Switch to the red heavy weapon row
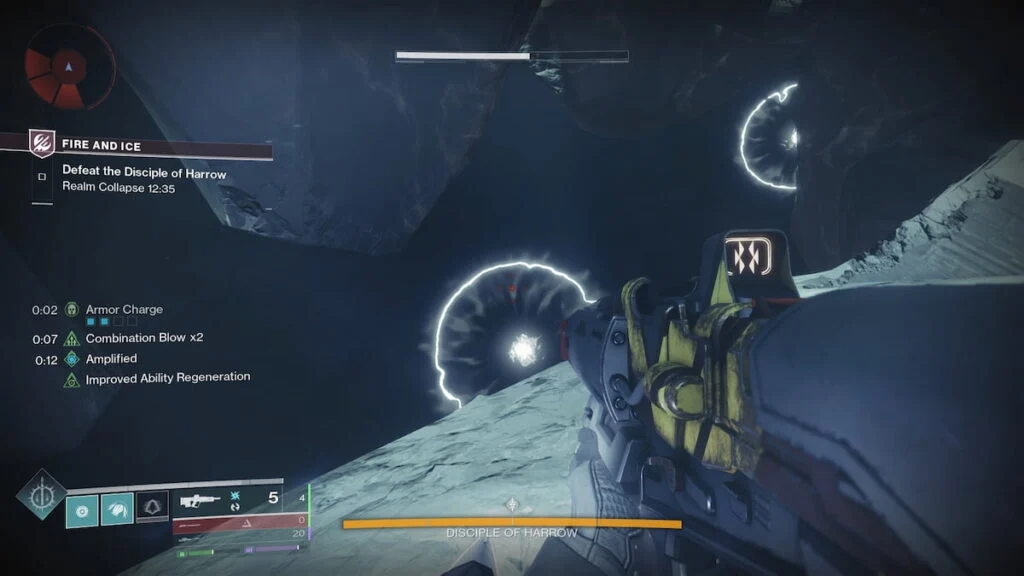This screenshot has width=1024, height=576. click(239, 521)
